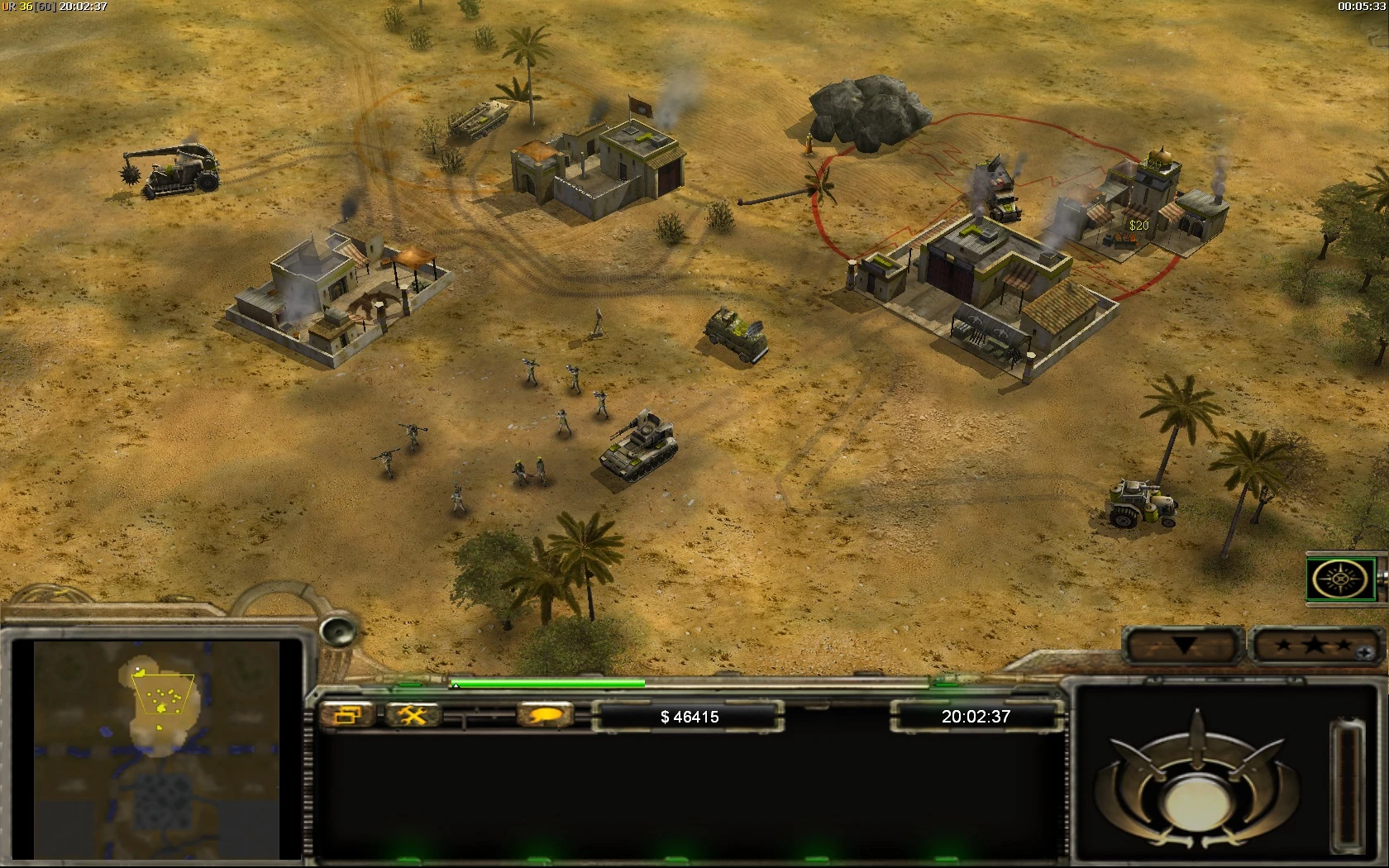This screenshot has height=868, width=1389.
Task: Open communications with the chat bubble icon
Action: point(546,715)
